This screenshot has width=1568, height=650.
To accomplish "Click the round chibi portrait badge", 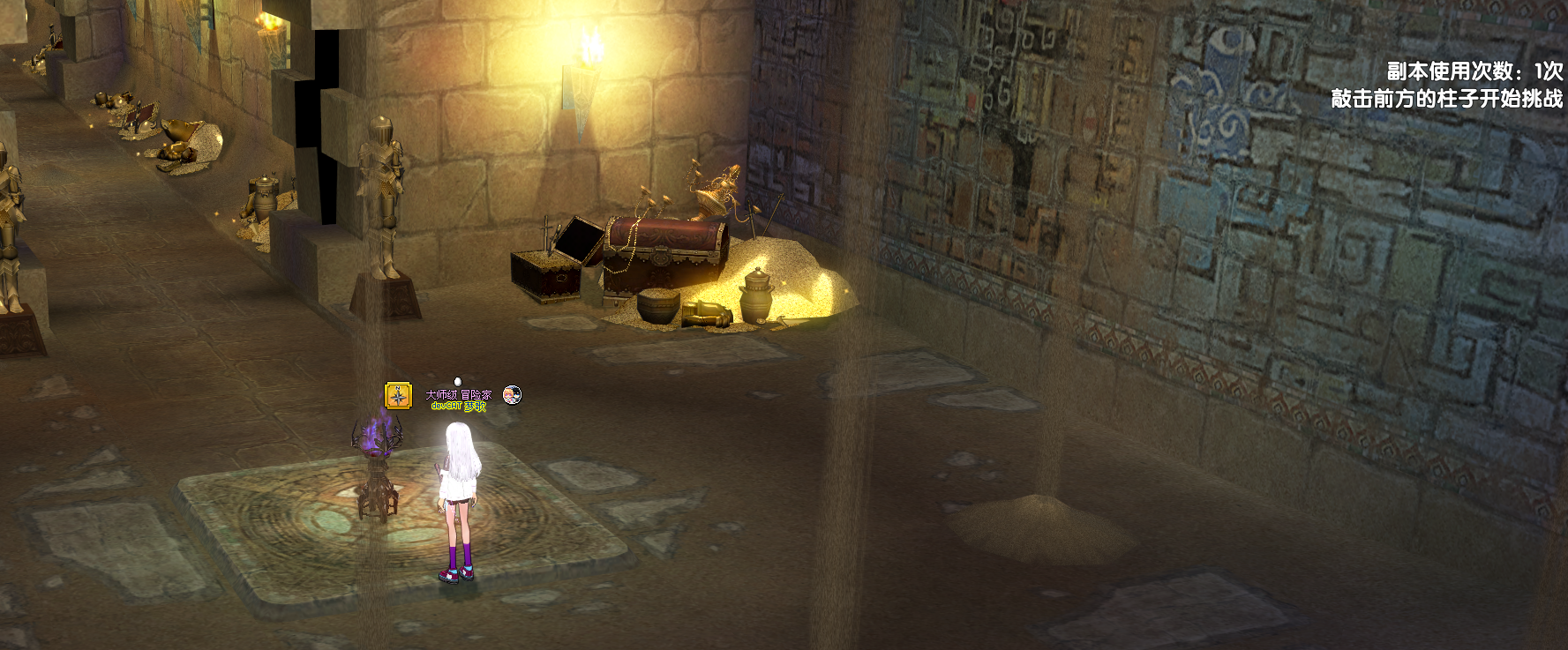I will point(512,395).
